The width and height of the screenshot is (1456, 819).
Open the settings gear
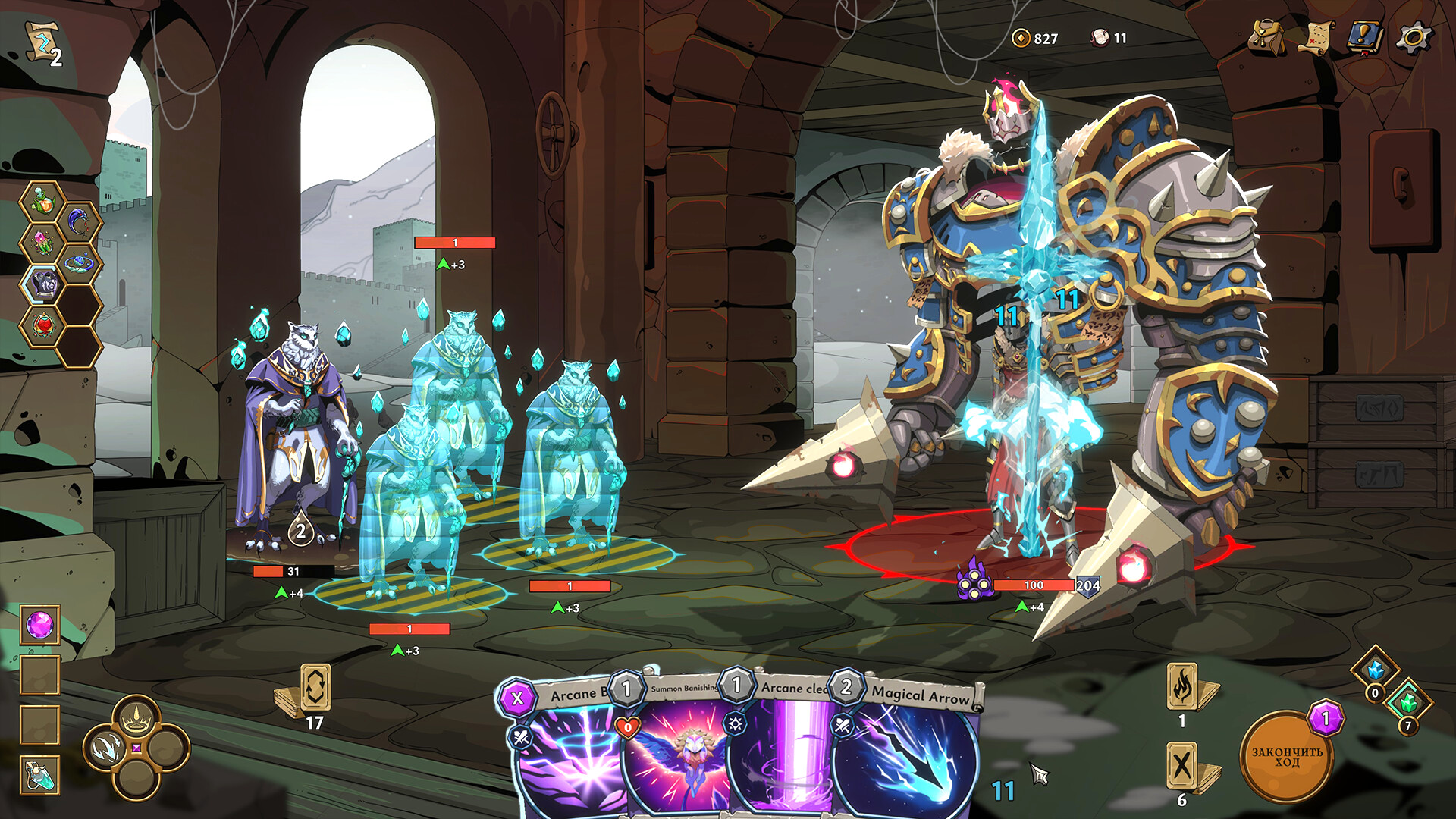[1415, 37]
